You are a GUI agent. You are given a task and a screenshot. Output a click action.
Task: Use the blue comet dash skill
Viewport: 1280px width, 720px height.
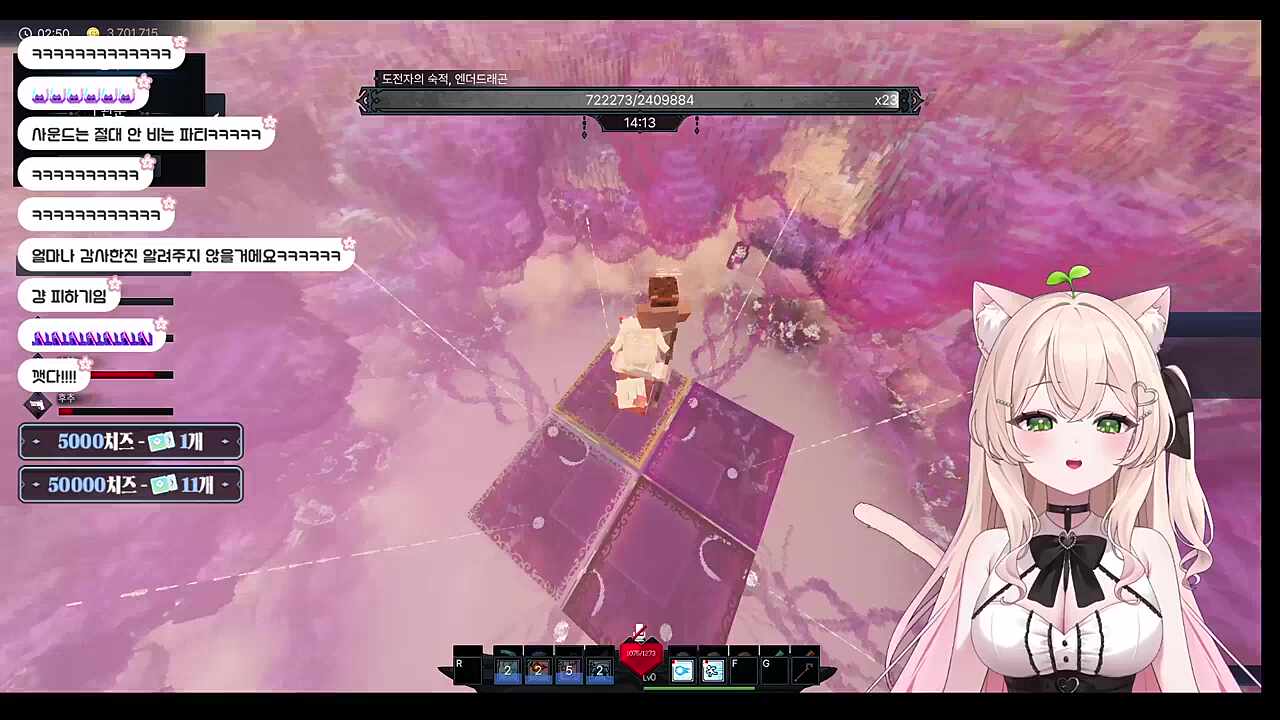tap(682, 670)
